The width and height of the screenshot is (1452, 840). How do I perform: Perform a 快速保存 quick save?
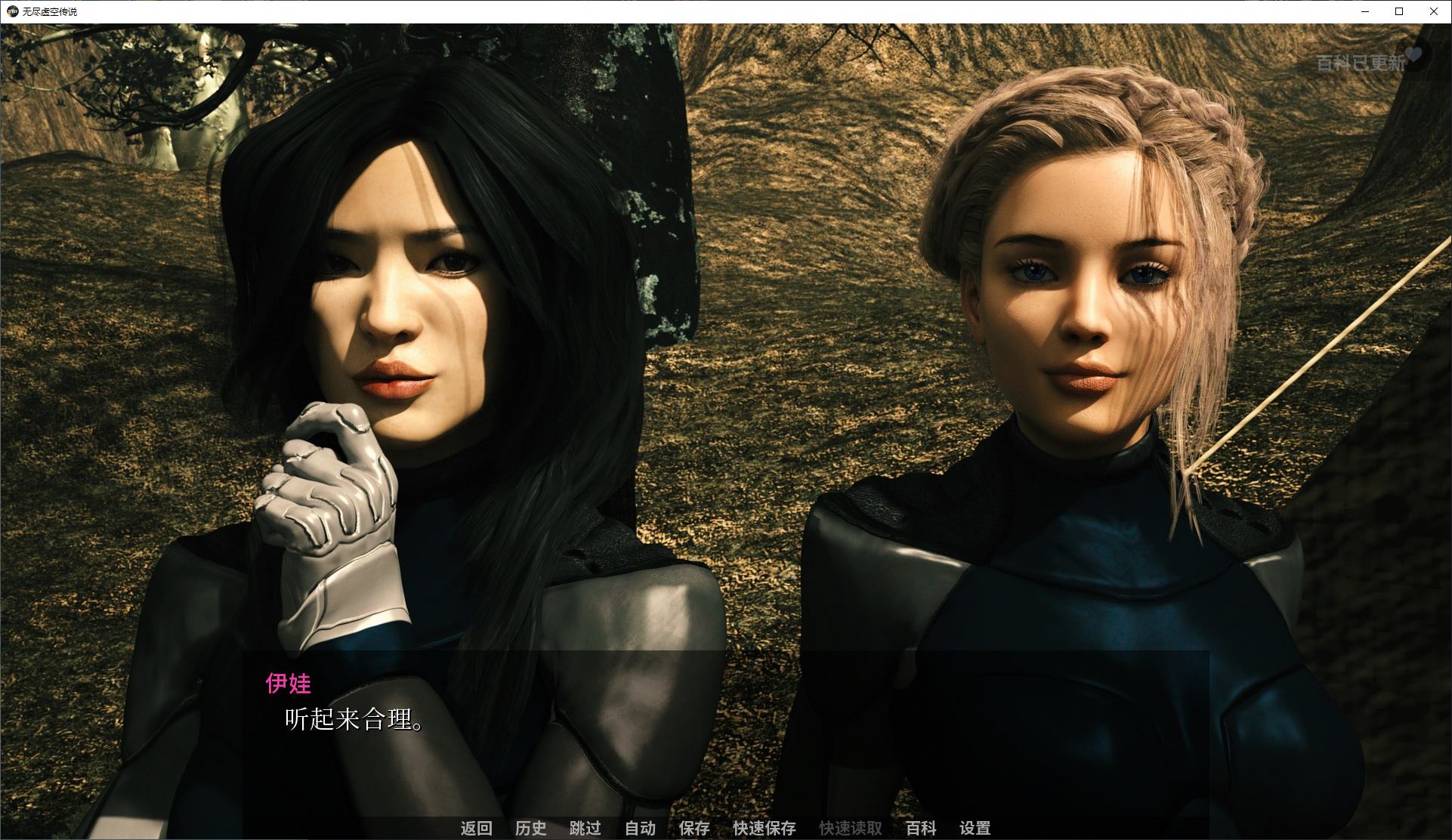click(763, 828)
